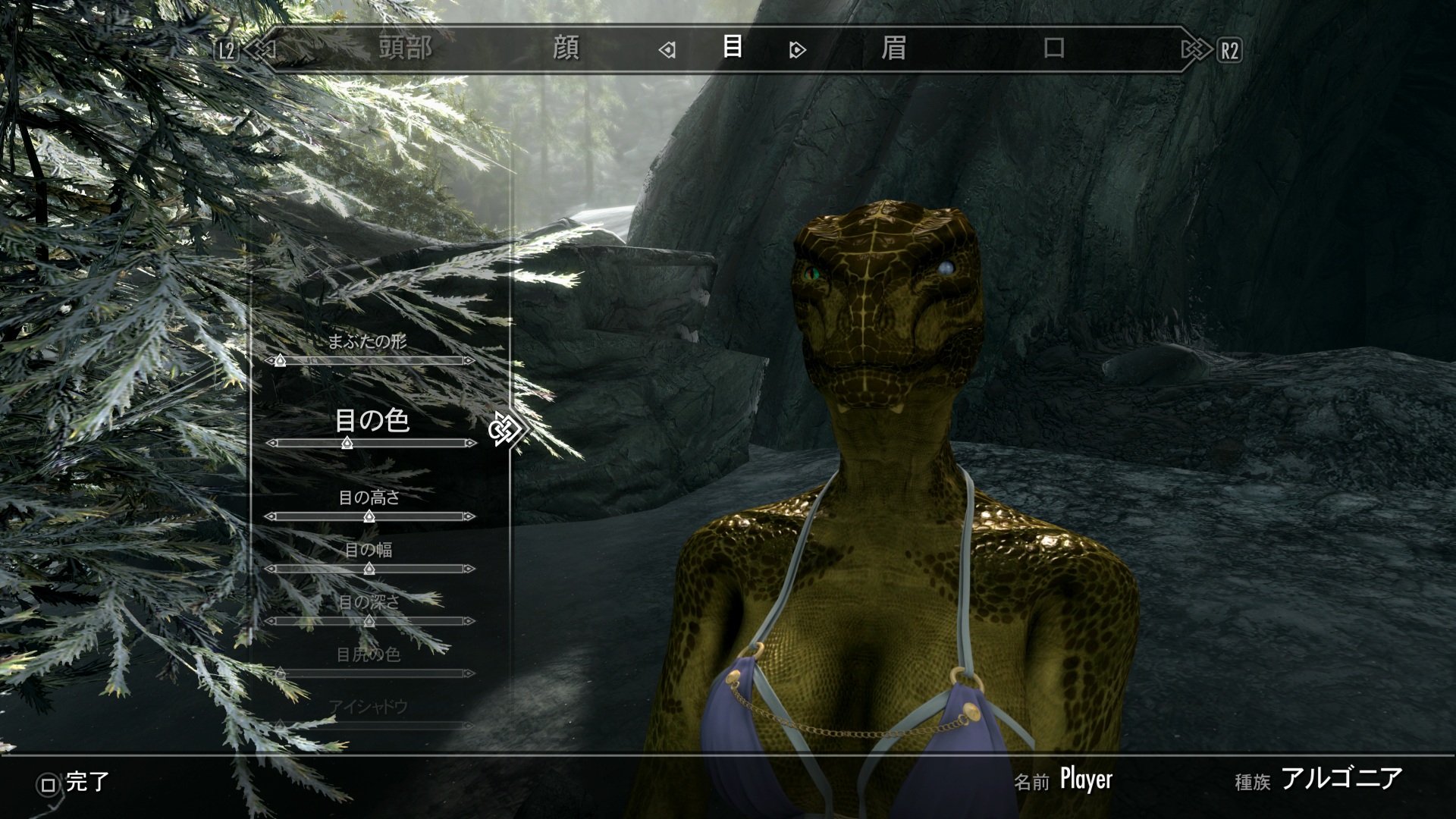This screenshot has width=1456, height=819.
Task: Click the left arrow beside 目
Action: point(667,50)
